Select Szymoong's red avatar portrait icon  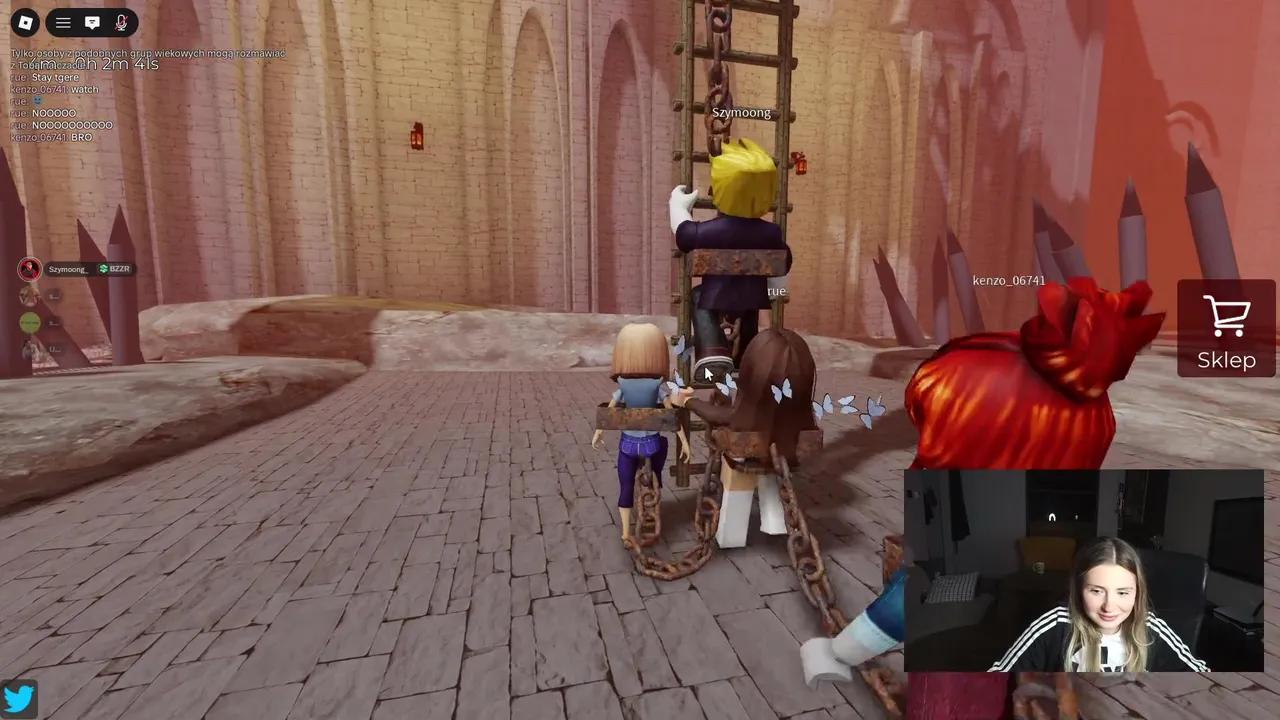[28, 268]
